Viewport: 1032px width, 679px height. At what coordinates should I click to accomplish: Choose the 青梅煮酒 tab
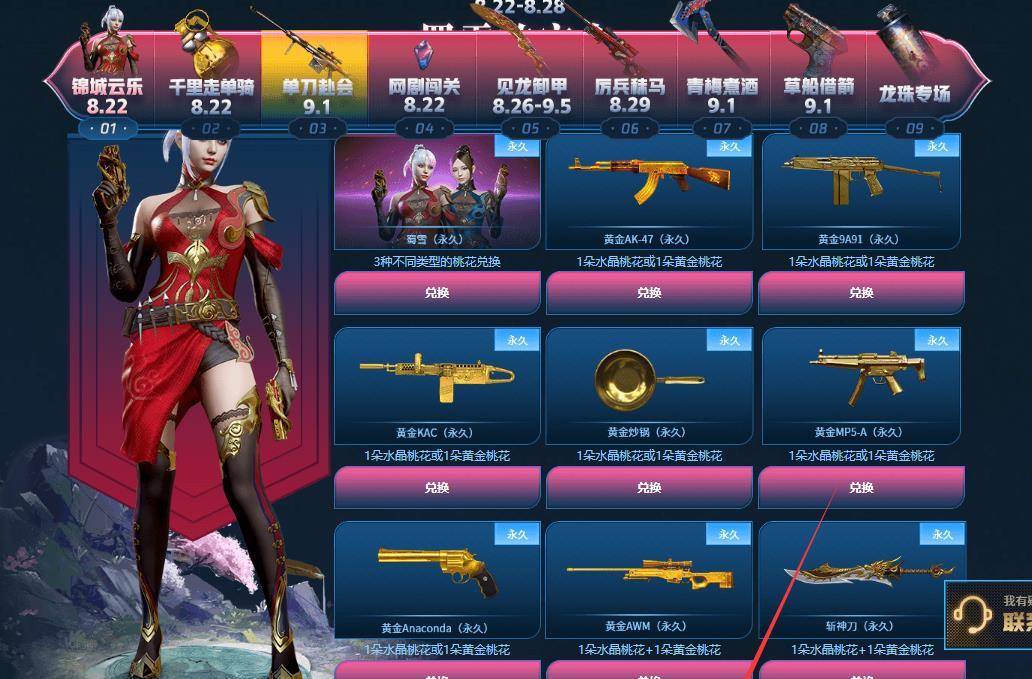pos(722,94)
